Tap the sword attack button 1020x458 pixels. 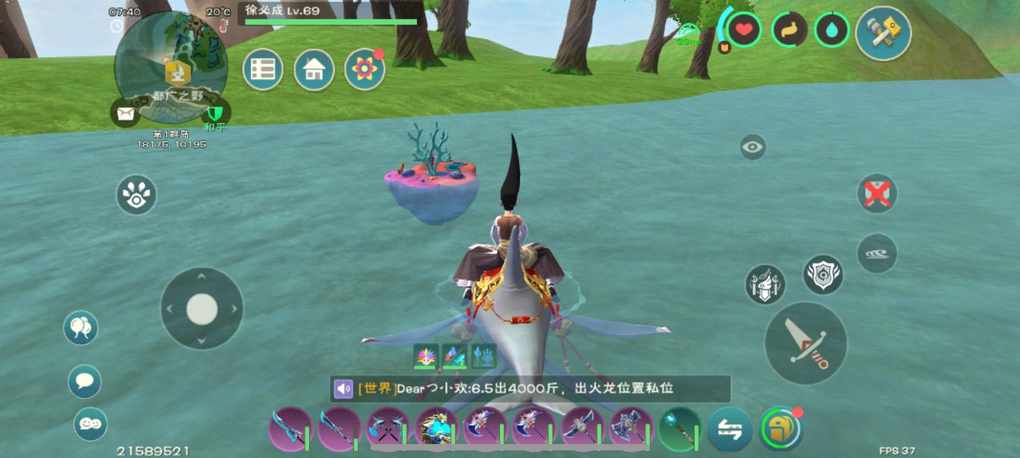805,343
